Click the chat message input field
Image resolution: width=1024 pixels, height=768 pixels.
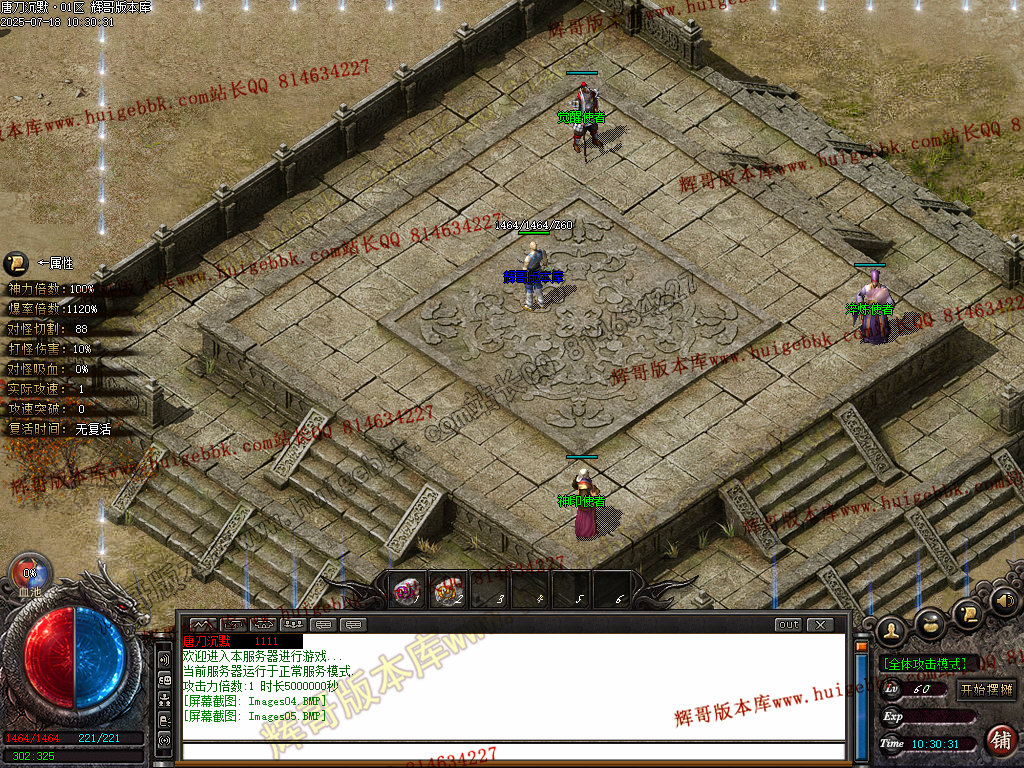point(510,751)
